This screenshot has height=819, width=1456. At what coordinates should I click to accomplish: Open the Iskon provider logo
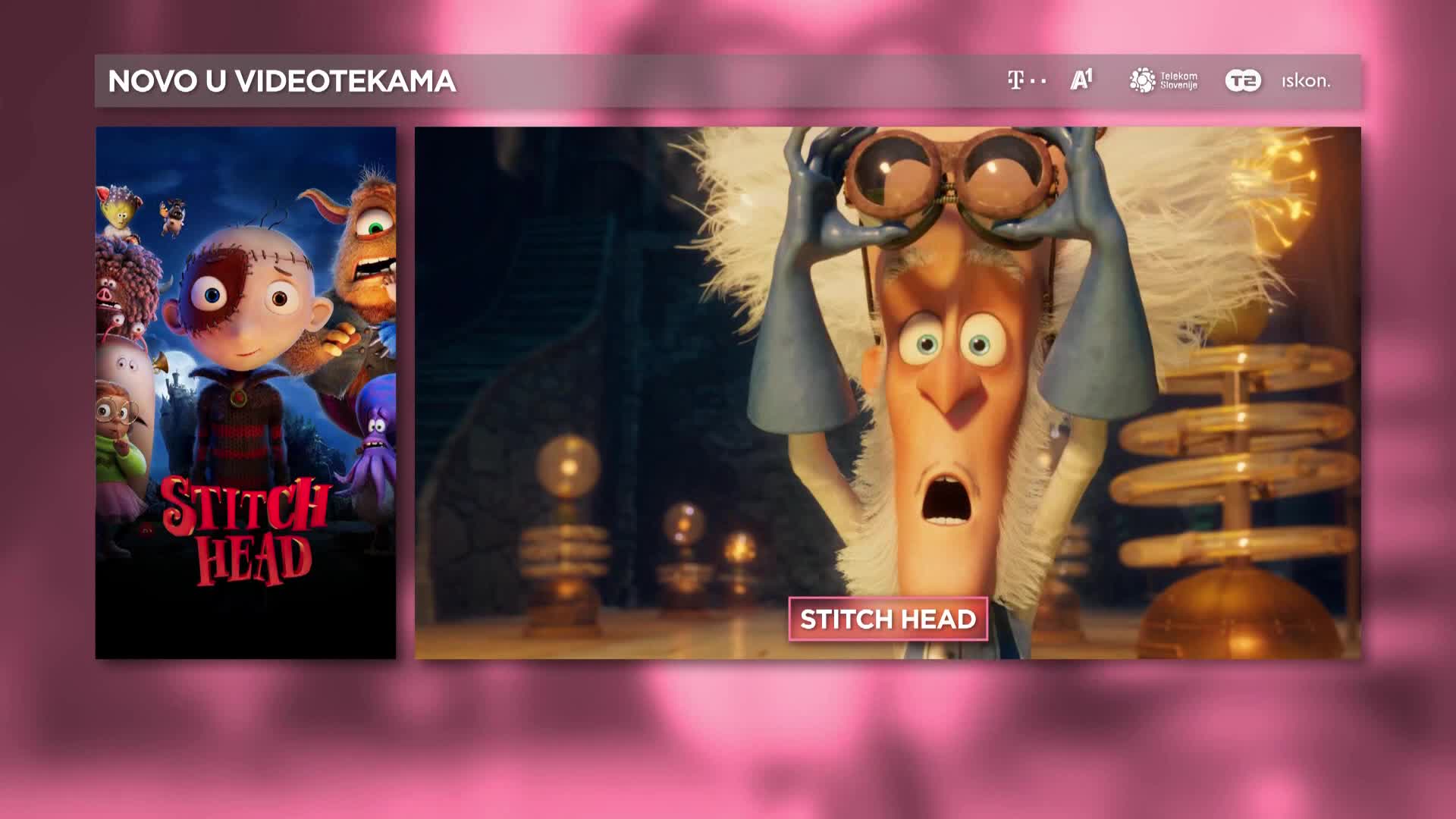tap(1306, 80)
